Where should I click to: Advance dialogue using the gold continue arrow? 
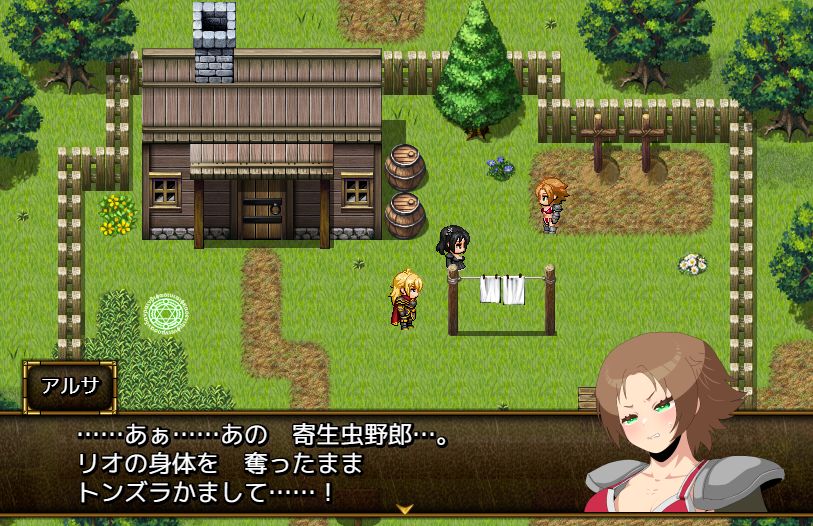click(405, 509)
